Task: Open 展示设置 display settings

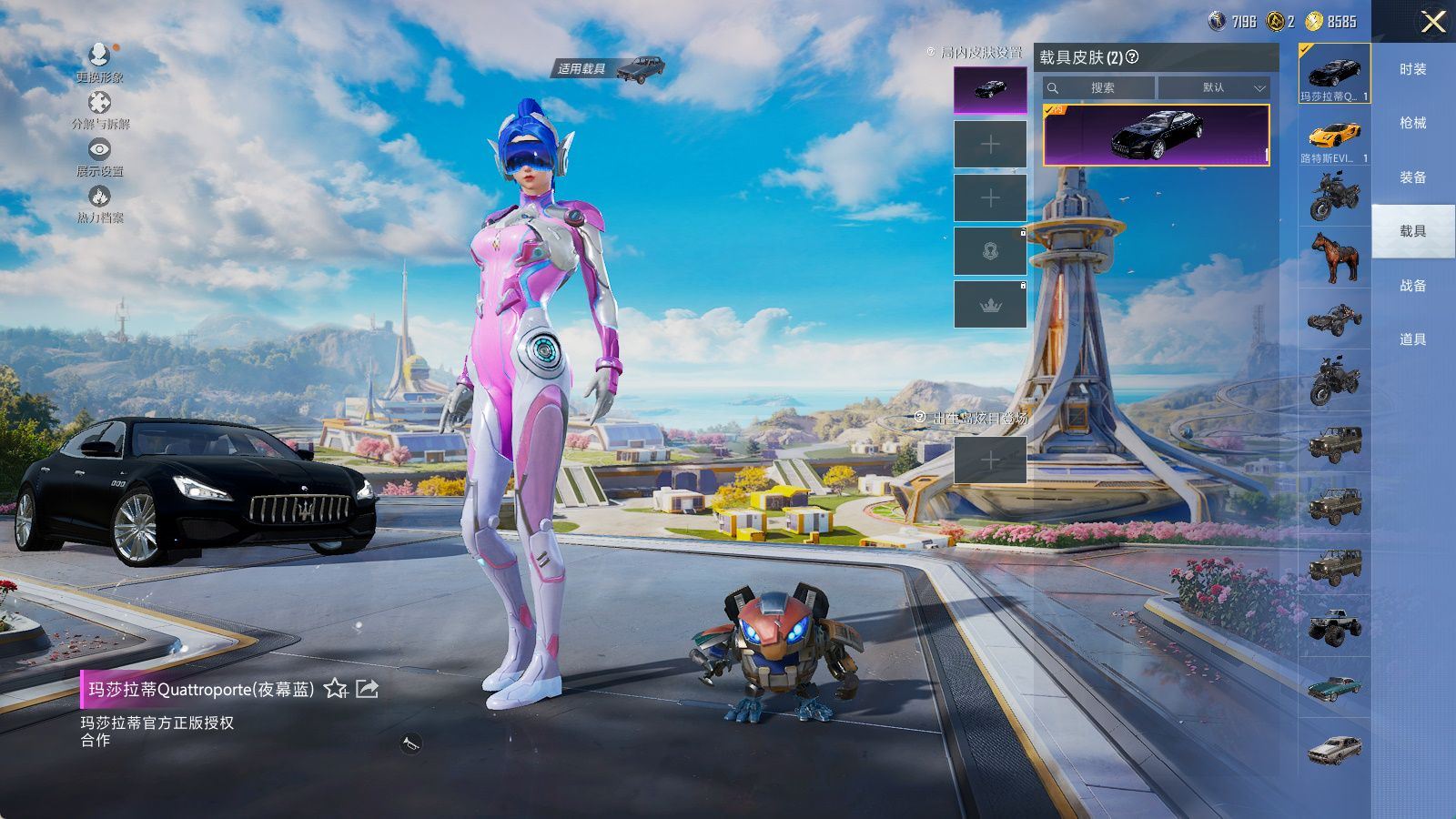Action: pyautogui.click(x=99, y=156)
